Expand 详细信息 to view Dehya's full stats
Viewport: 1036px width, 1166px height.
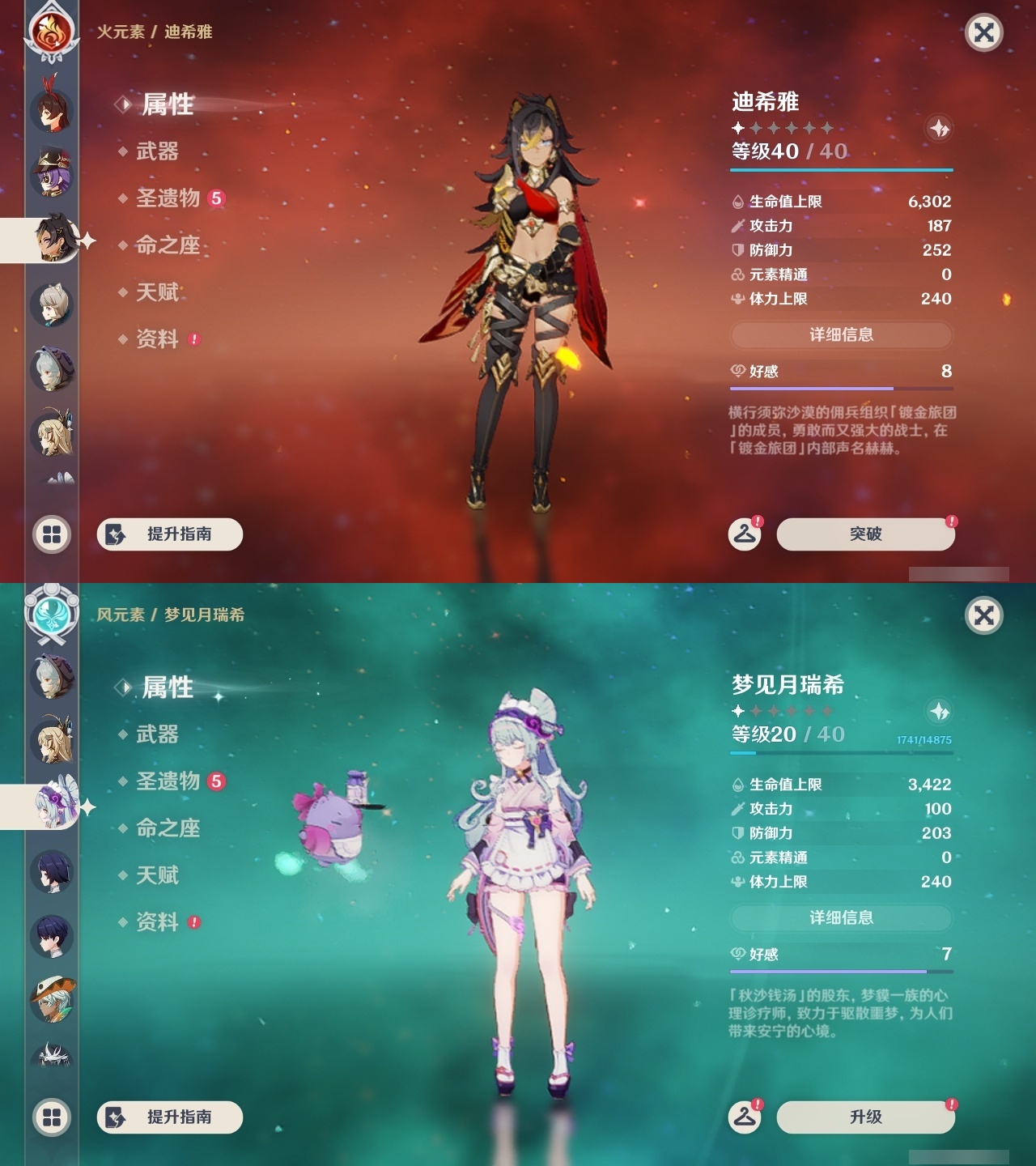click(x=842, y=335)
